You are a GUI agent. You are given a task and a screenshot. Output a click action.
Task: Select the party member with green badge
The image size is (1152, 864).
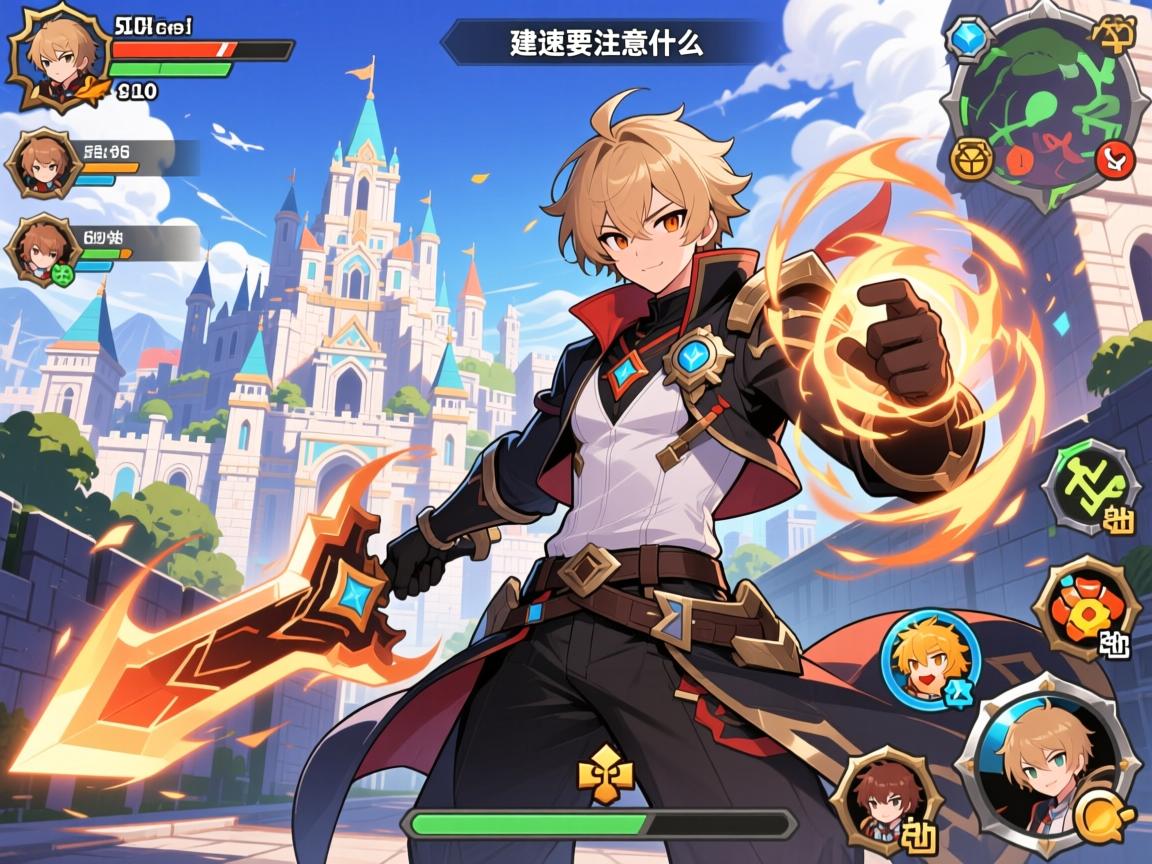(44, 251)
